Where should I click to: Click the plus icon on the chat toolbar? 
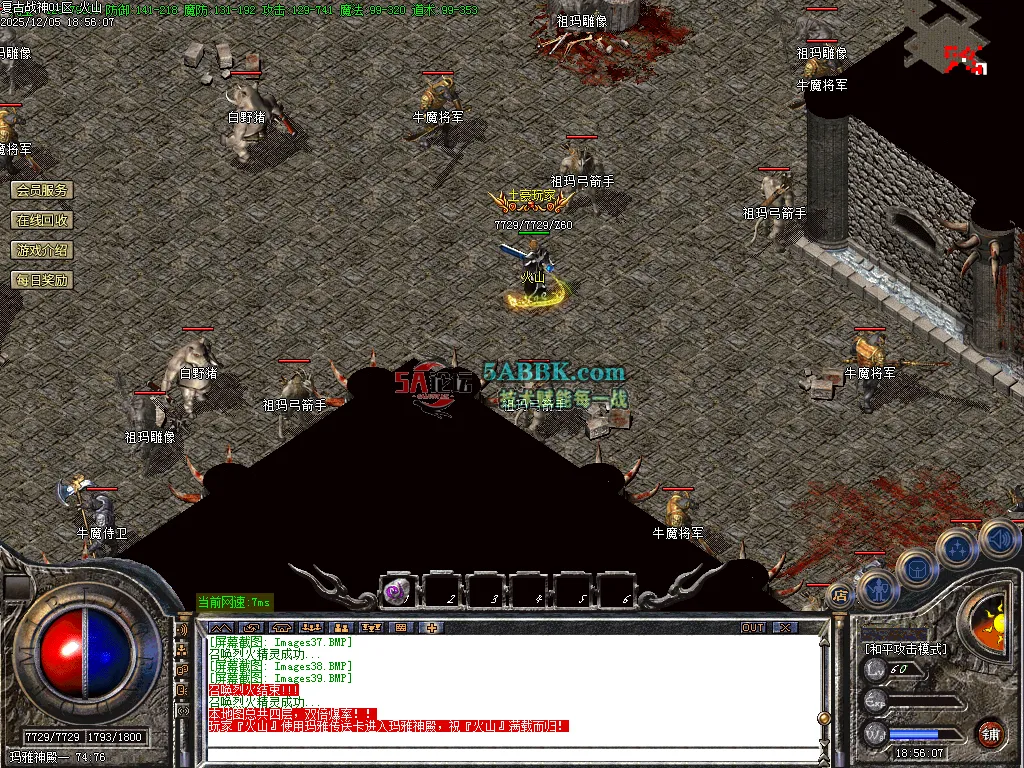point(432,627)
